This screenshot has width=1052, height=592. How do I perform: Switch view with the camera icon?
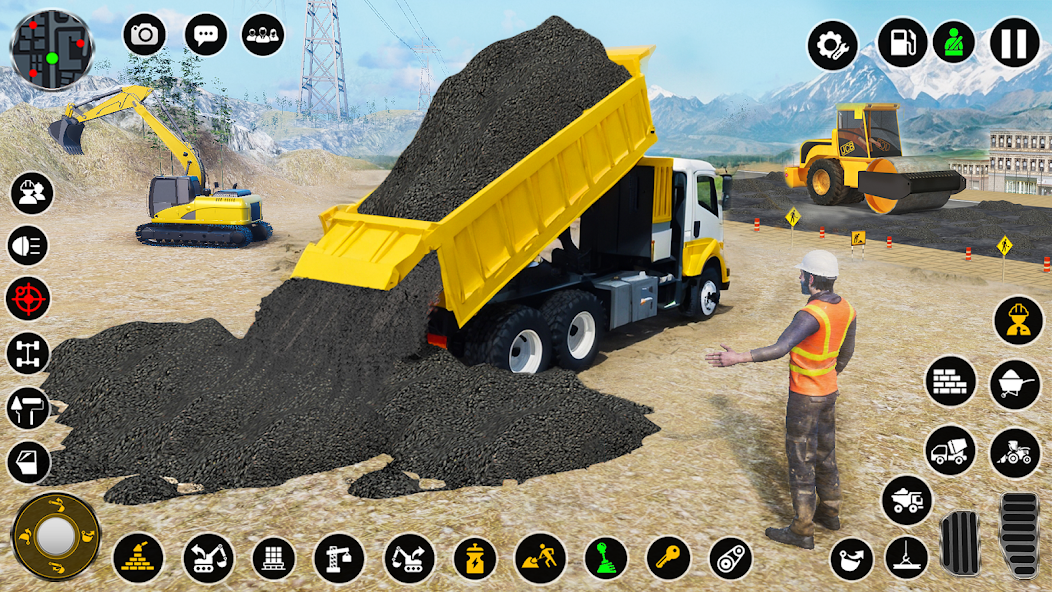145,35
